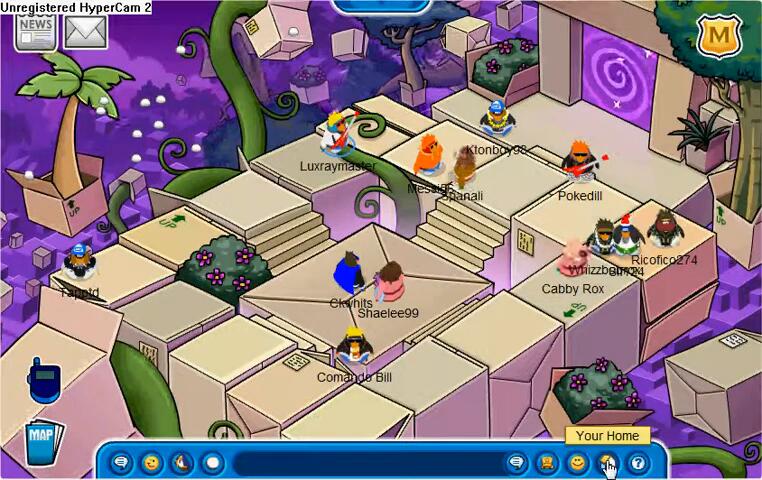The height and width of the screenshot is (480, 762).
Task: Open the News newspaper
Action: pyautogui.click(x=35, y=31)
